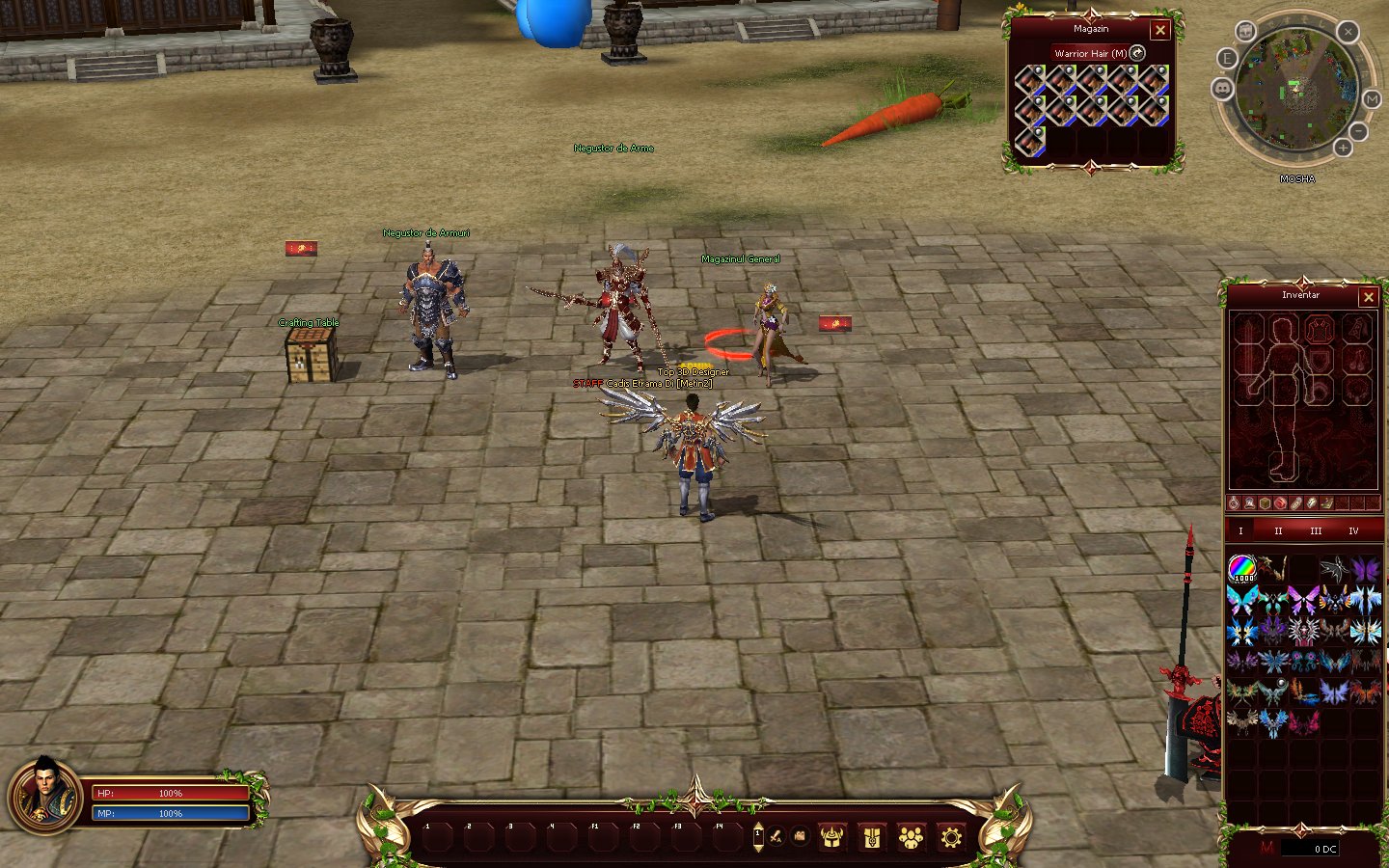Open the Discord button on the minimap
Screen dimensions: 1389x868
[1222, 89]
